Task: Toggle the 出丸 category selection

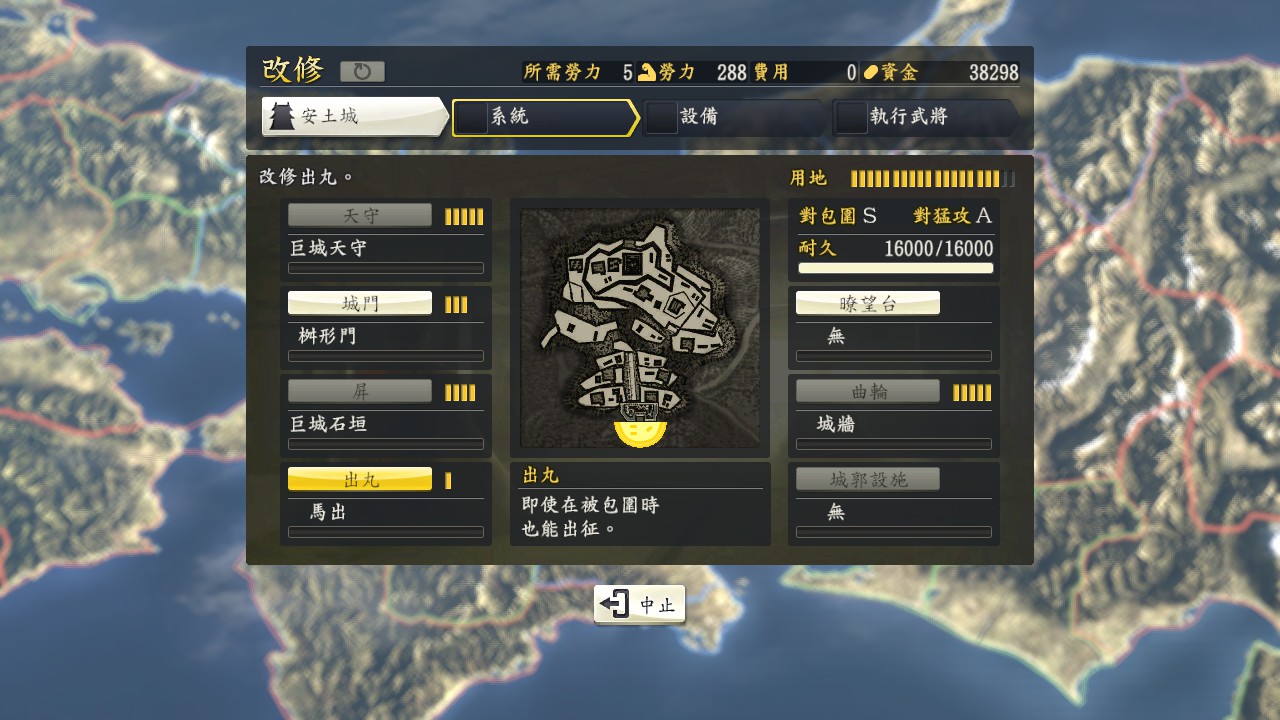Action: click(360, 478)
